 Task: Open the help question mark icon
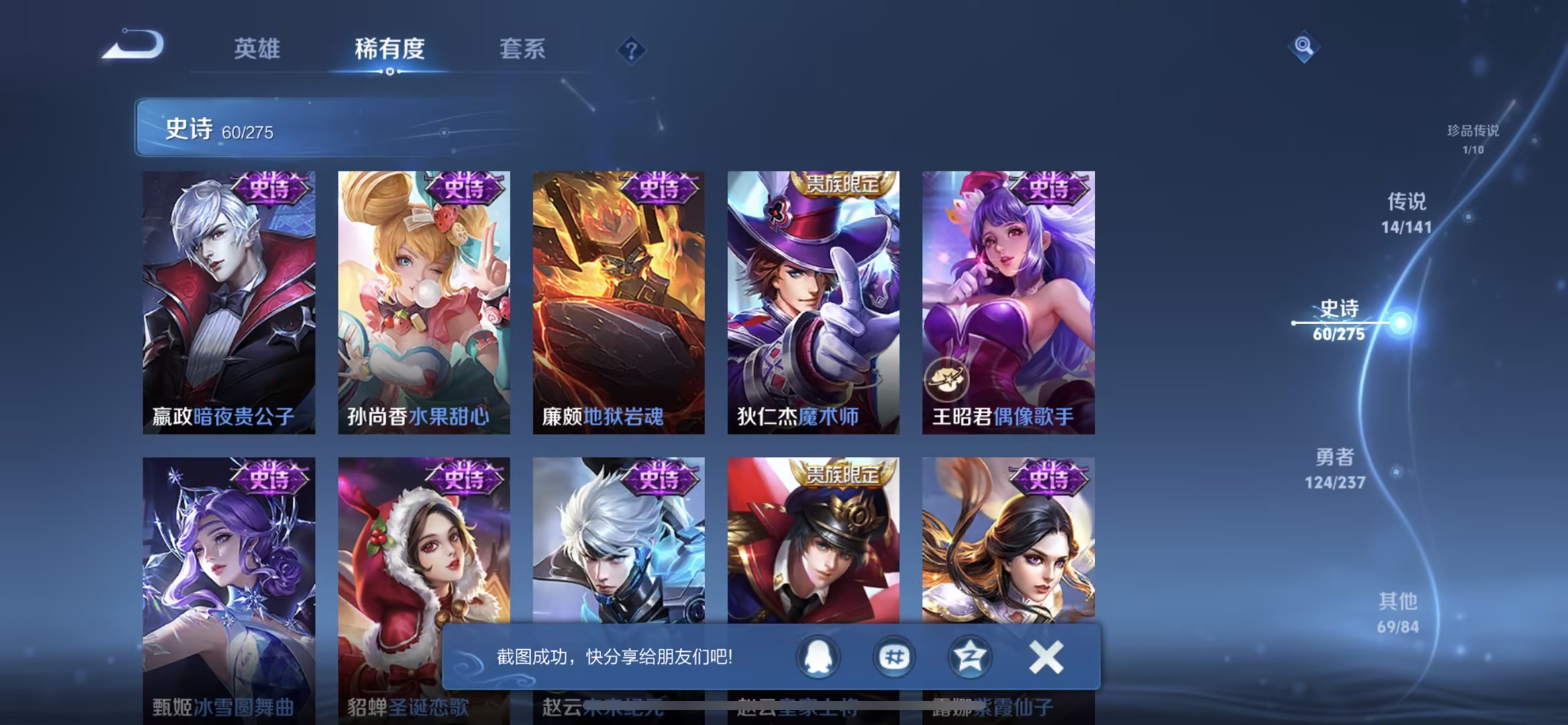(x=631, y=50)
